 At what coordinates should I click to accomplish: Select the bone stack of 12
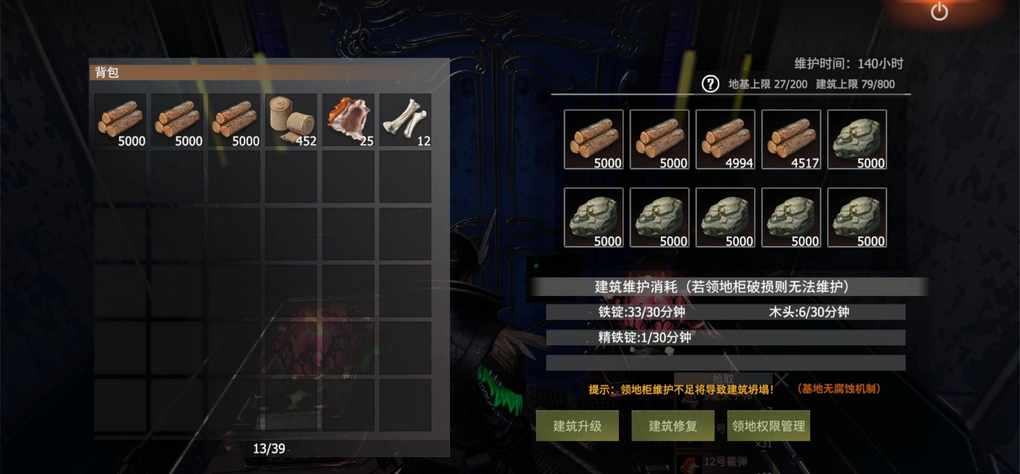pos(405,121)
